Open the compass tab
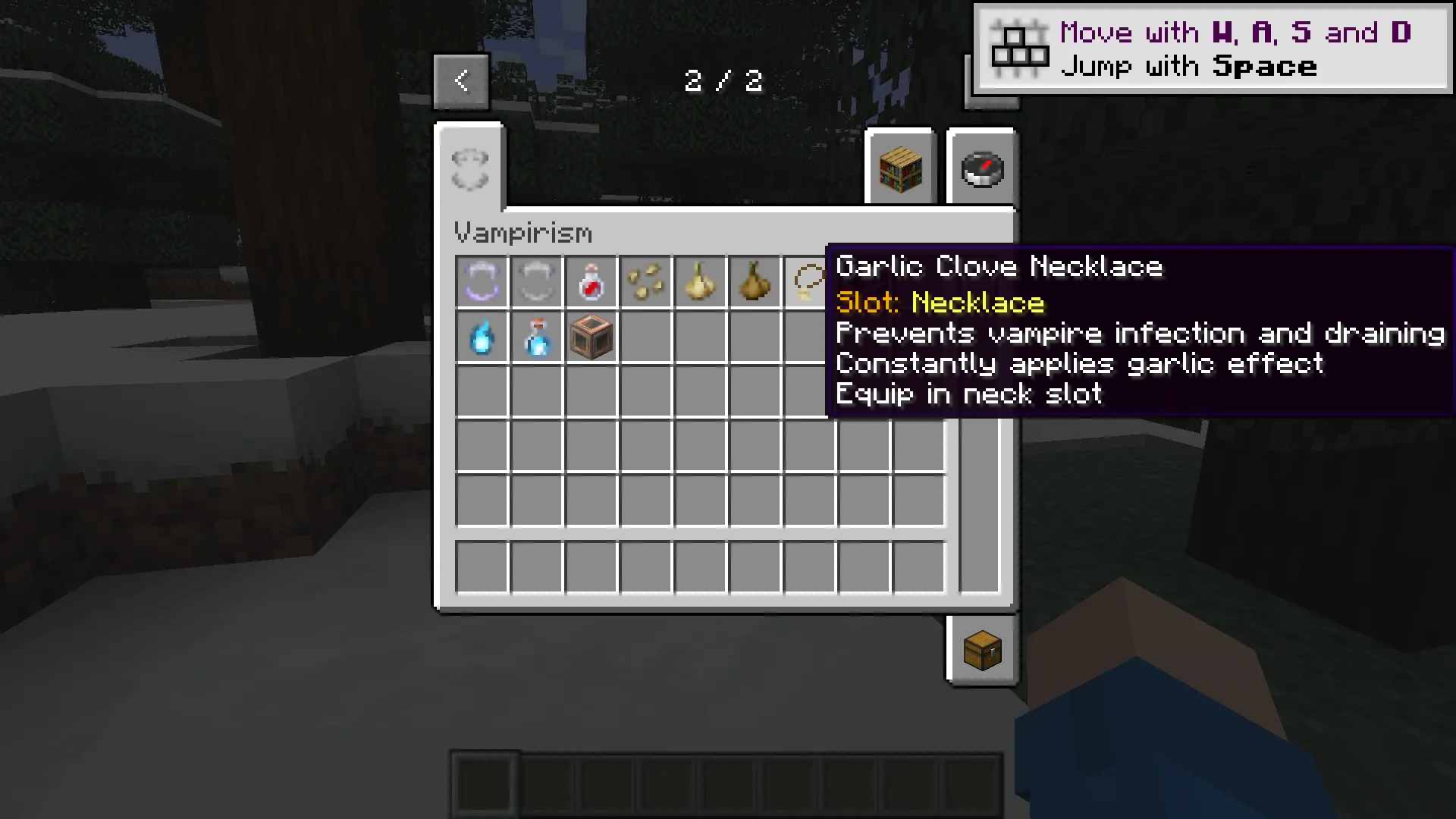The height and width of the screenshot is (819, 1456). (981, 168)
